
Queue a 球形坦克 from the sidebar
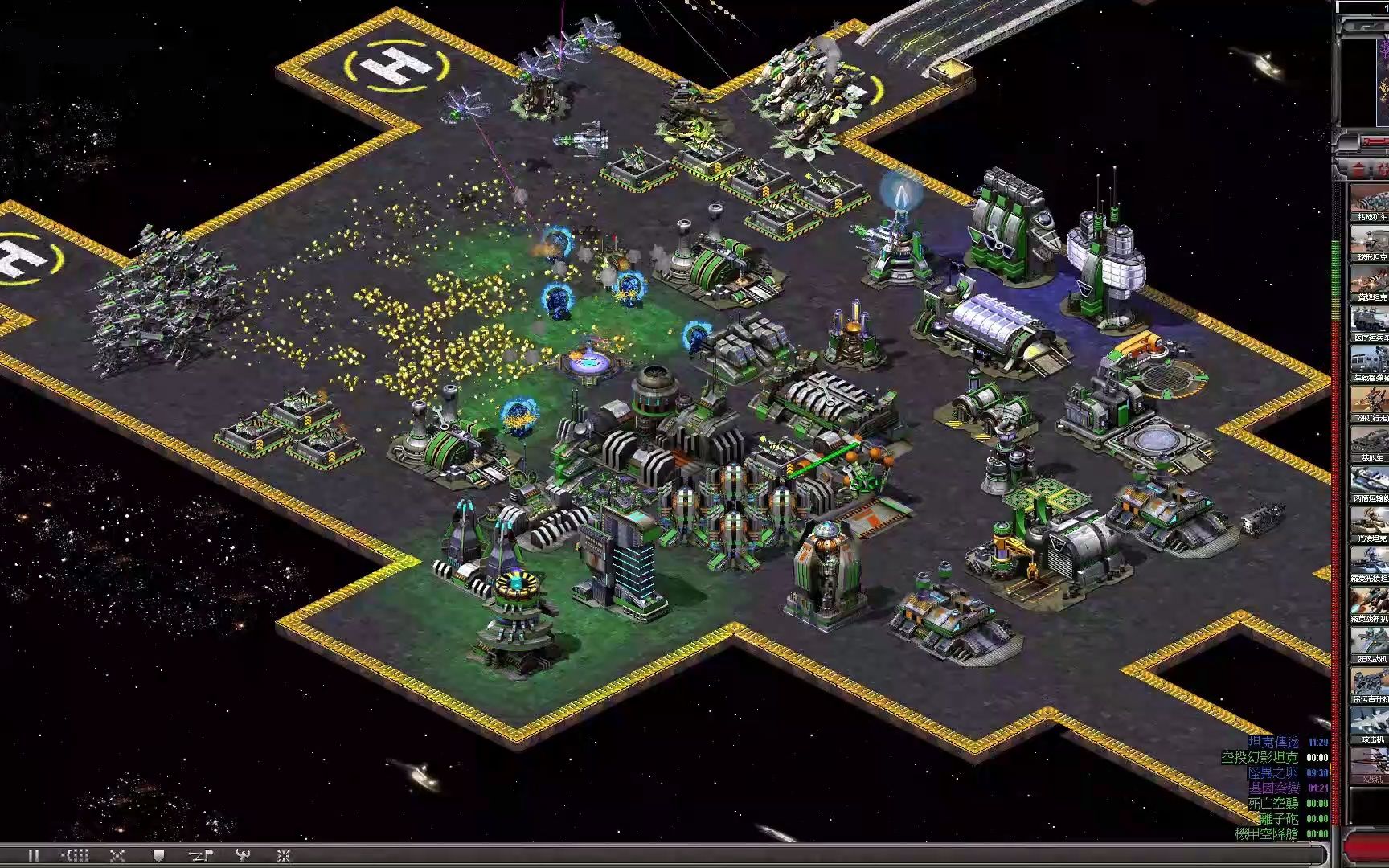pos(1370,241)
